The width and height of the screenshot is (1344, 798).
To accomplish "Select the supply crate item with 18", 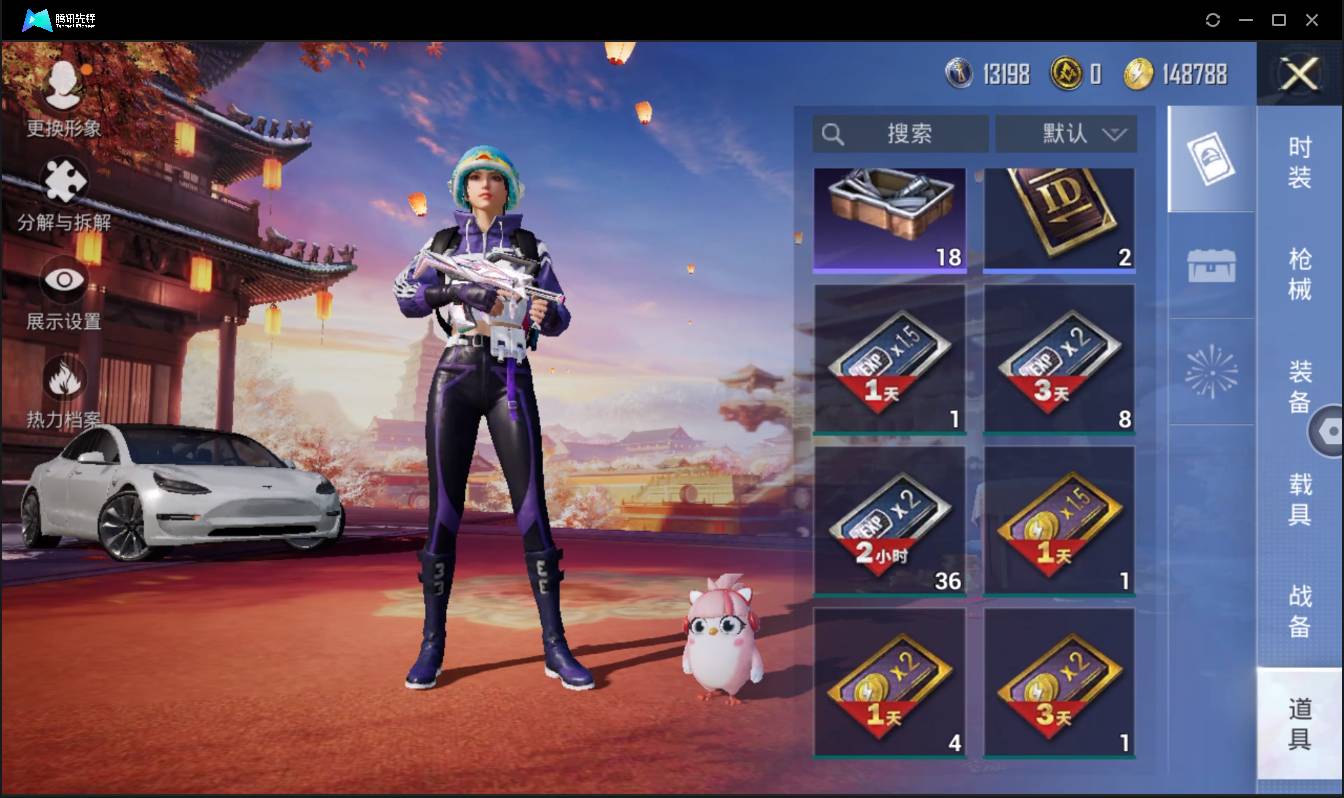I will tap(889, 219).
